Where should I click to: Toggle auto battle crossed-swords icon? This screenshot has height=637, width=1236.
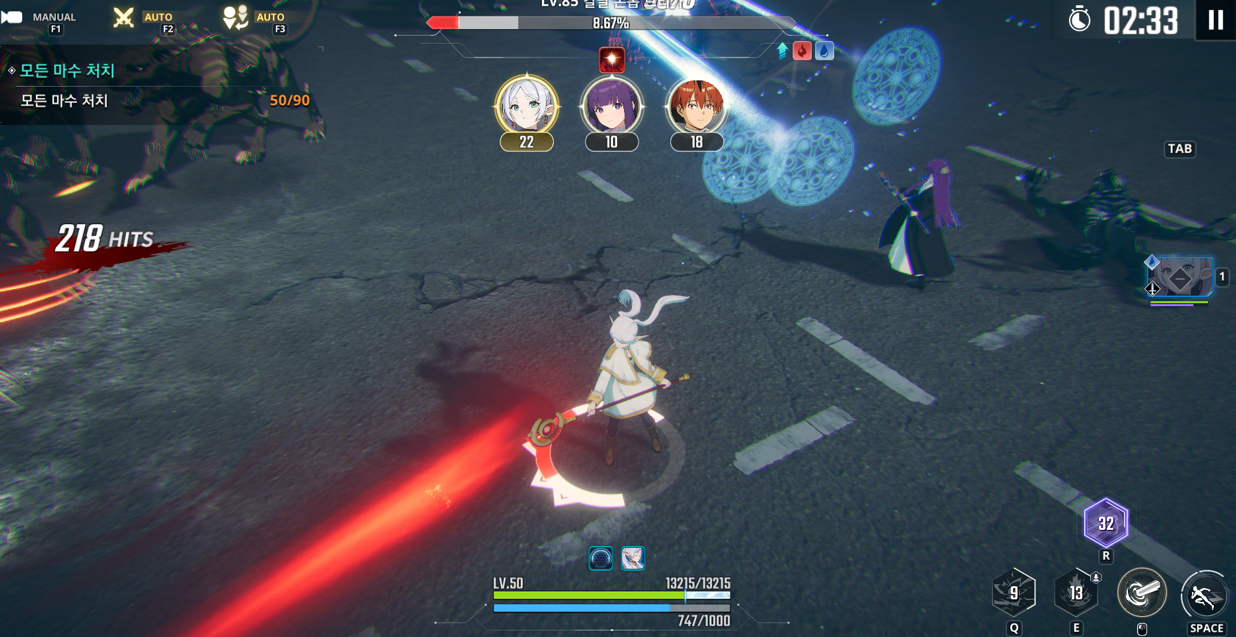coord(124,17)
